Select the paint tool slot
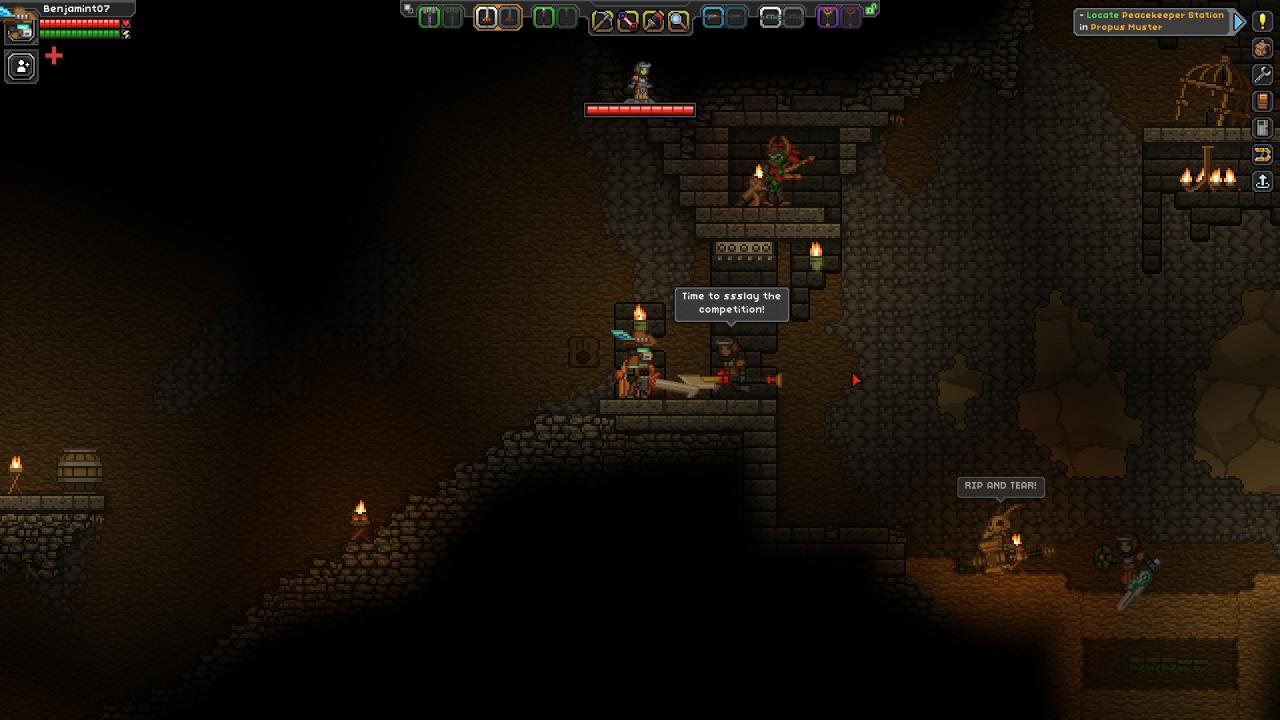 pos(653,20)
